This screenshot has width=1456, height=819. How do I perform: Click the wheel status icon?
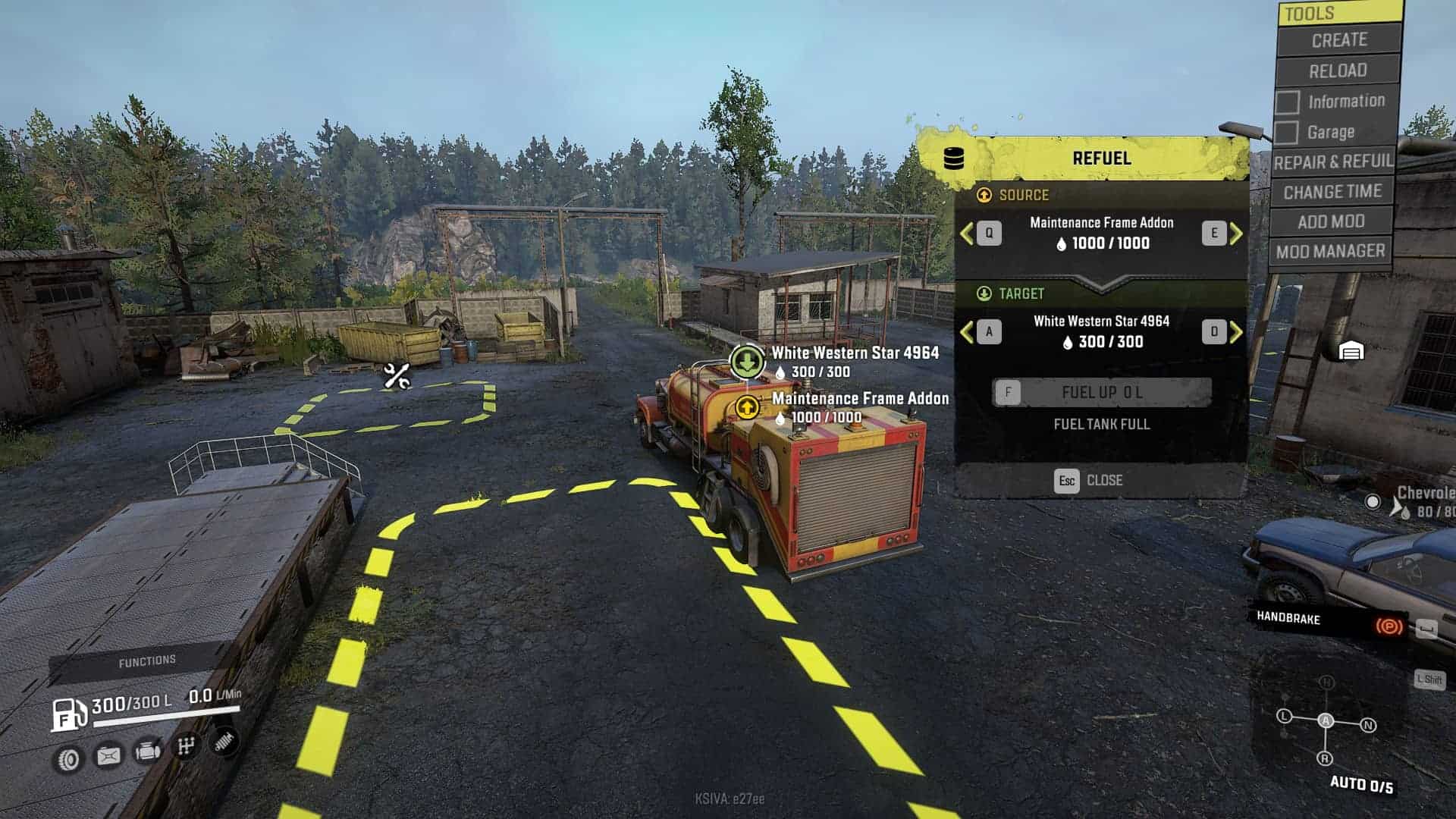[x=69, y=758]
